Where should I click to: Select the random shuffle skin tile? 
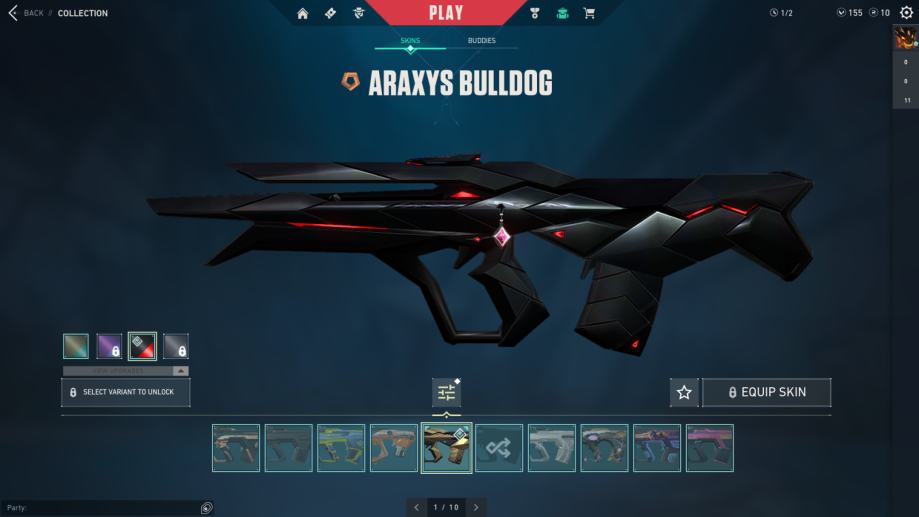(499, 448)
